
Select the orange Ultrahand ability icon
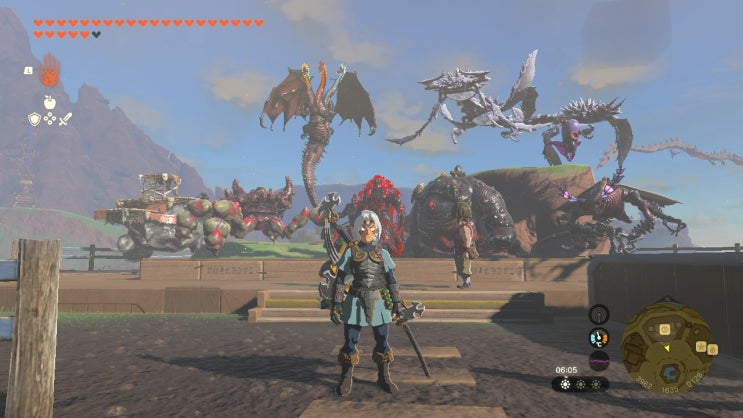[48, 72]
